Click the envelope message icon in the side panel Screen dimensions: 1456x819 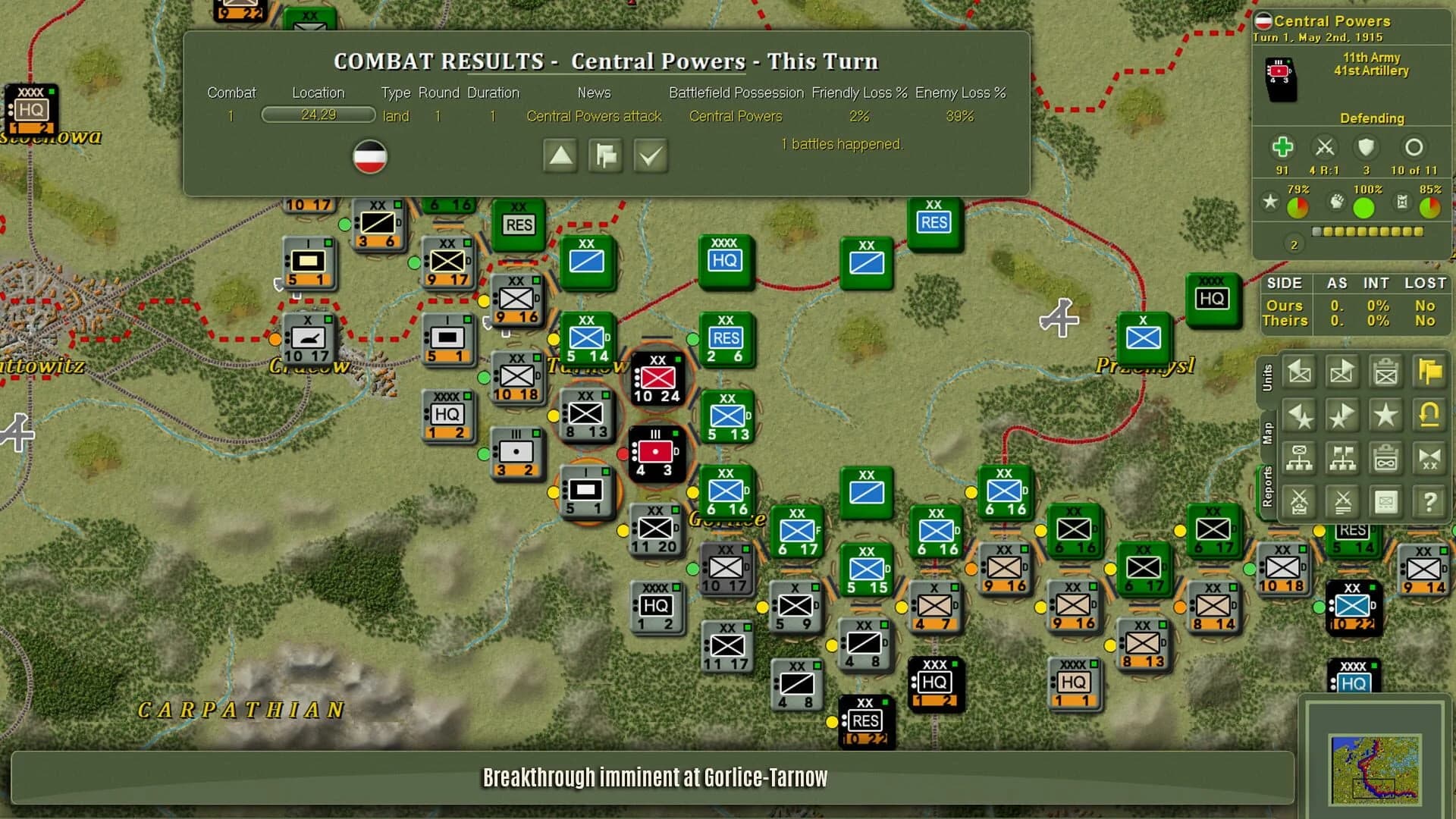pyautogui.click(x=1385, y=502)
